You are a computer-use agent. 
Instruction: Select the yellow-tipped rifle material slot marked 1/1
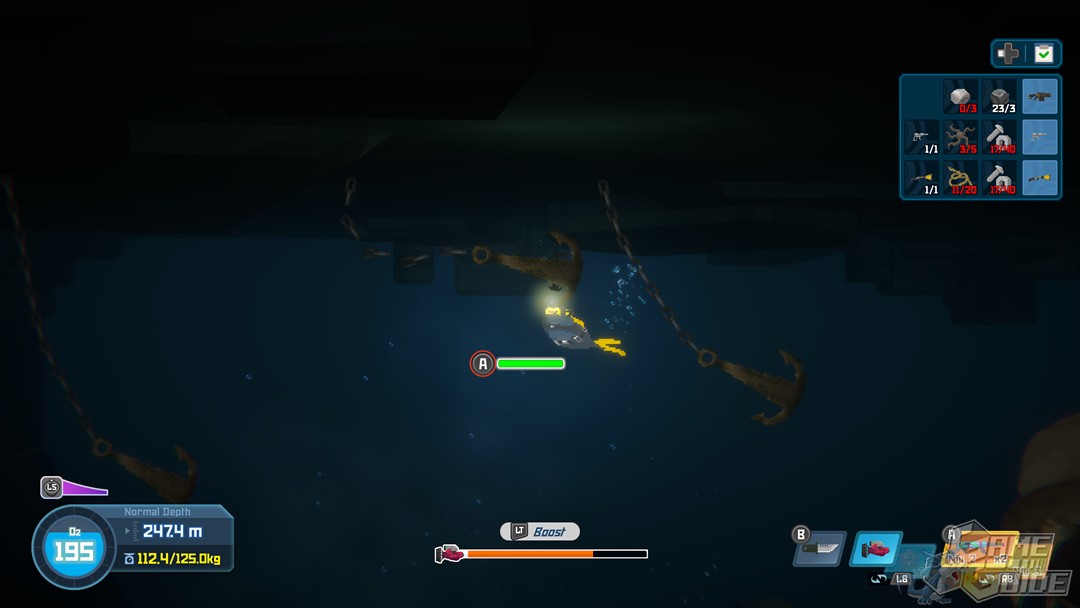(923, 178)
